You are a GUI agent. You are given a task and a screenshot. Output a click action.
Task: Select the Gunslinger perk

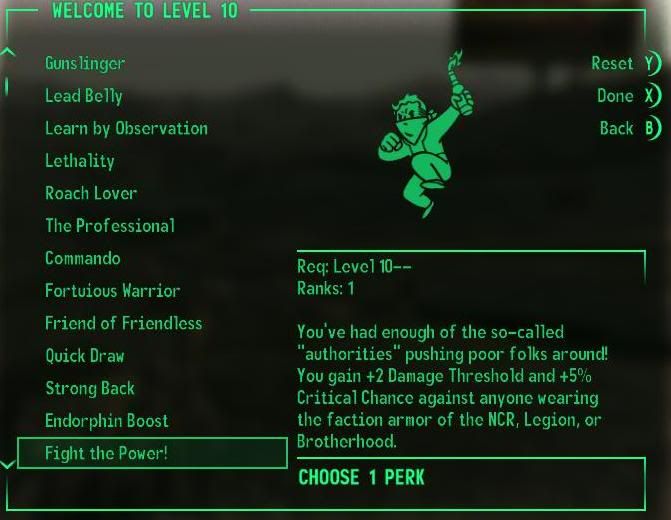click(x=85, y=63)
